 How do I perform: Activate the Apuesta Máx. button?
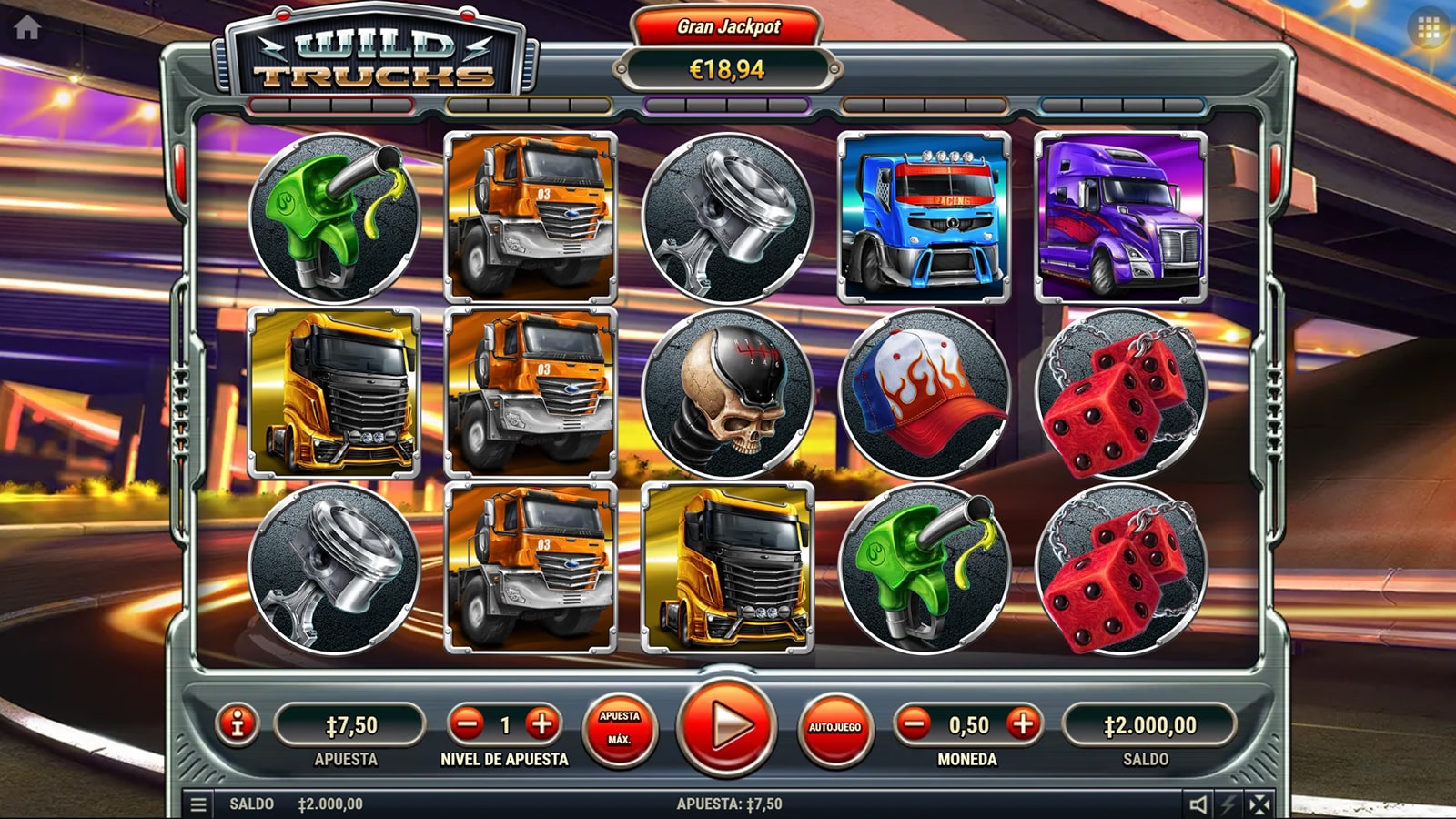tap(620, 727)
